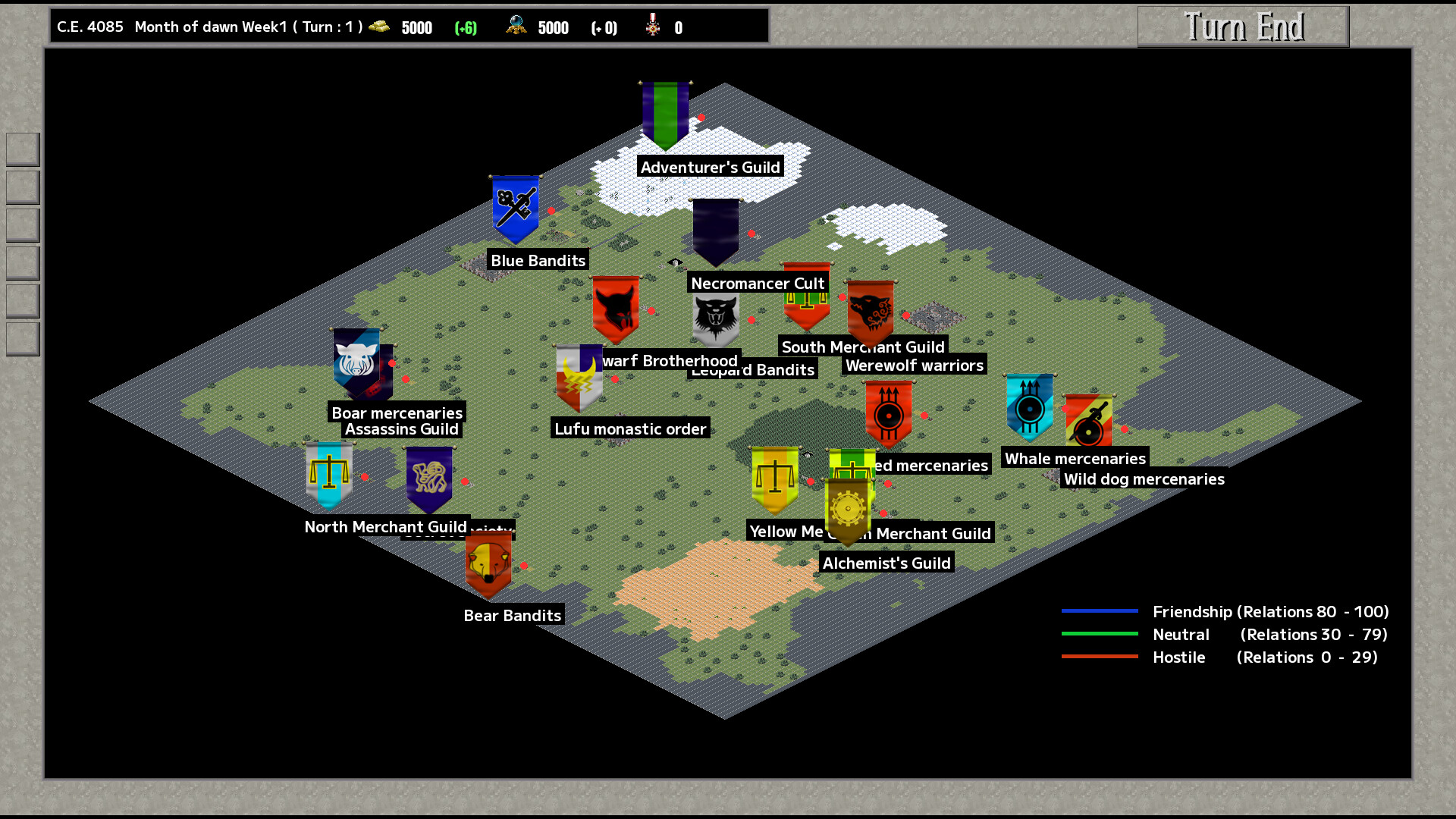Click the North Merchant Guild scales banner
This screenshot has height=819, width=1456.
(328, 472)
